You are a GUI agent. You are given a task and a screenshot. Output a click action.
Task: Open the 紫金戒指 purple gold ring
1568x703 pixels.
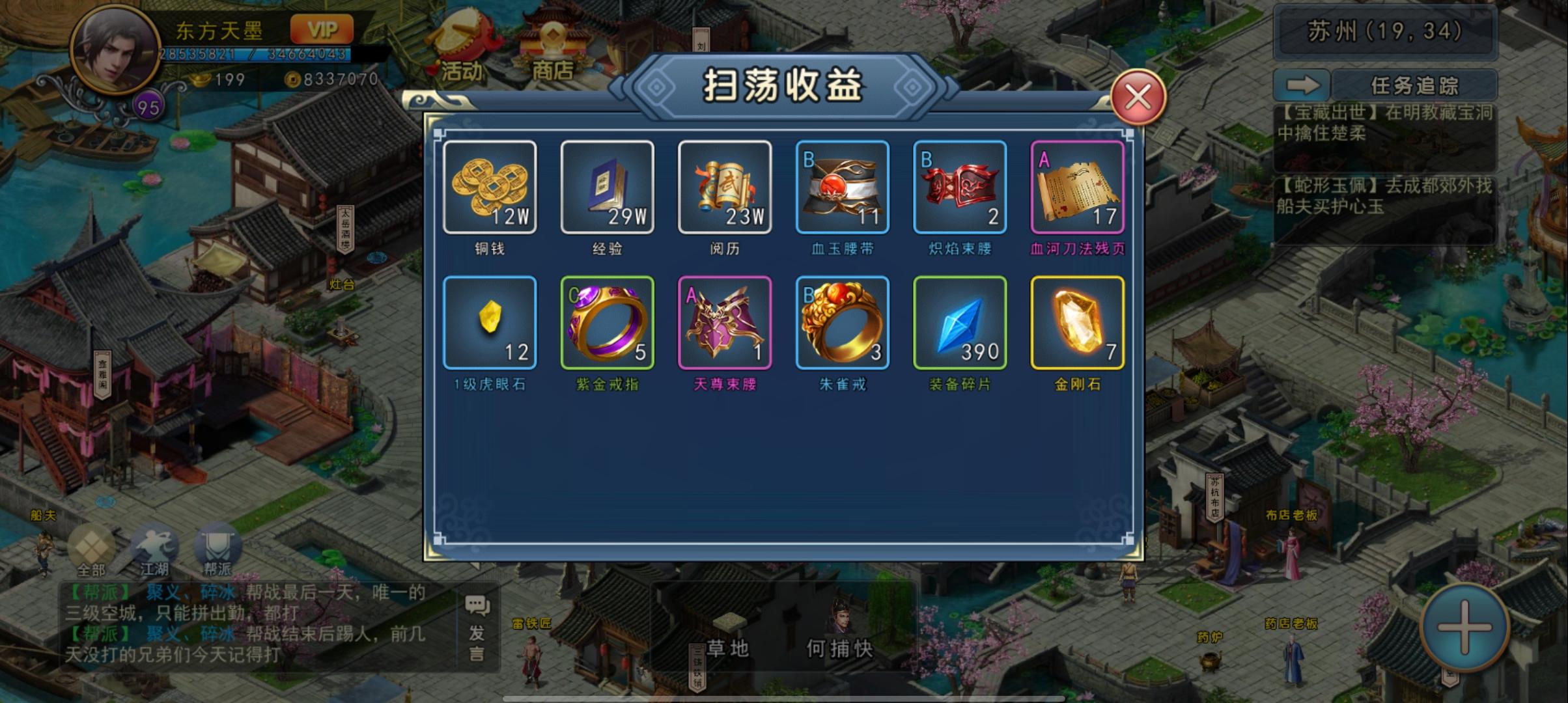(607, 324)
